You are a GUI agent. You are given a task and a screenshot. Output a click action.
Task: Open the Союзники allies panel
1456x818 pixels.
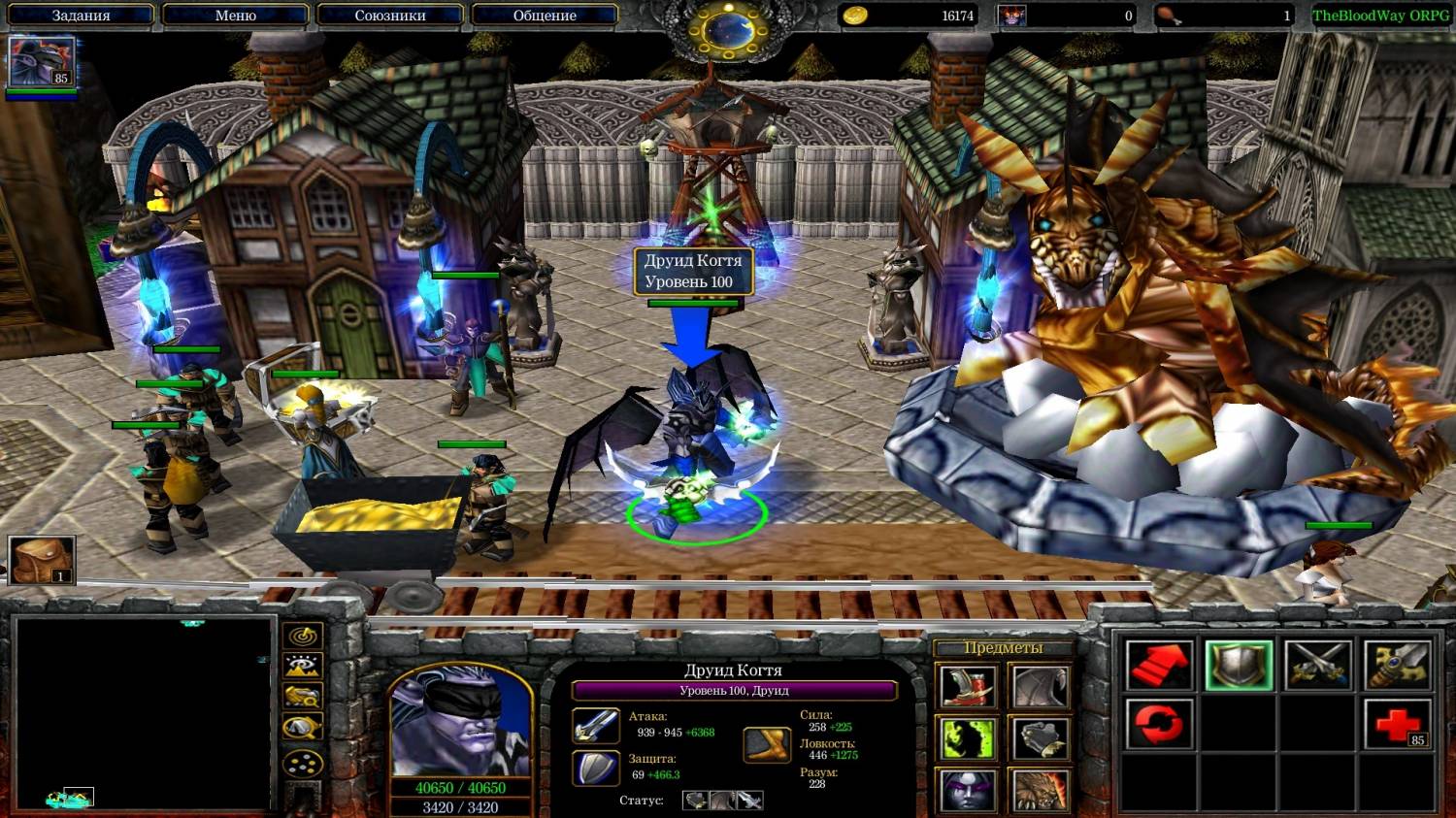[390, 16]
